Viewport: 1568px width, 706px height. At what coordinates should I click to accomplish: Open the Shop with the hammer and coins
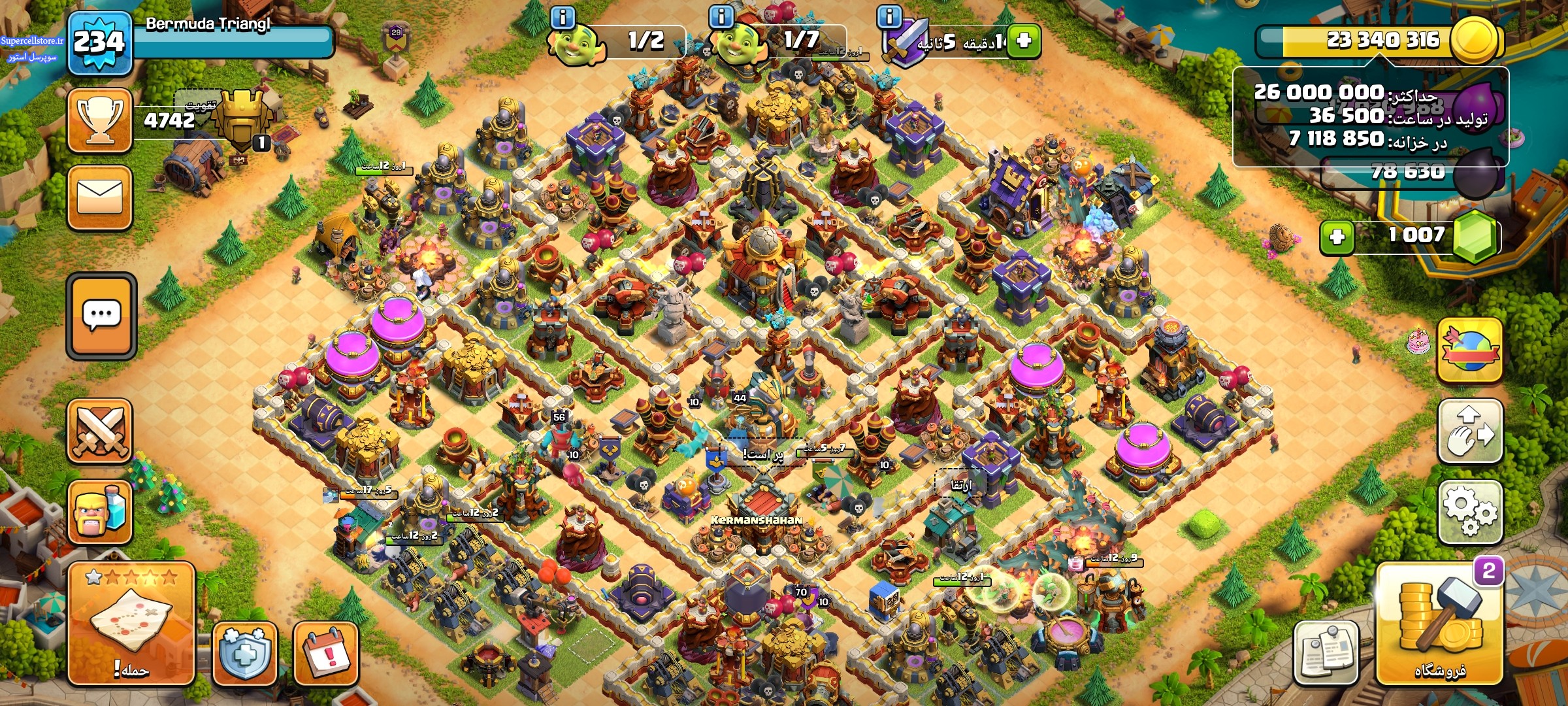coord(1440,624)
